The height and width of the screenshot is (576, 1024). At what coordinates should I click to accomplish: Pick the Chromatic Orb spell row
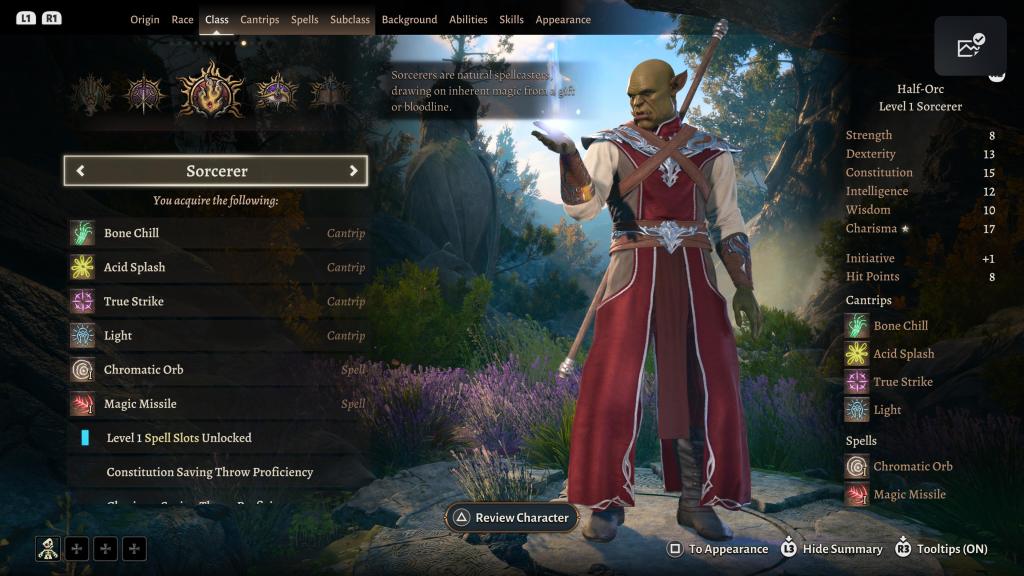[217, 370]
